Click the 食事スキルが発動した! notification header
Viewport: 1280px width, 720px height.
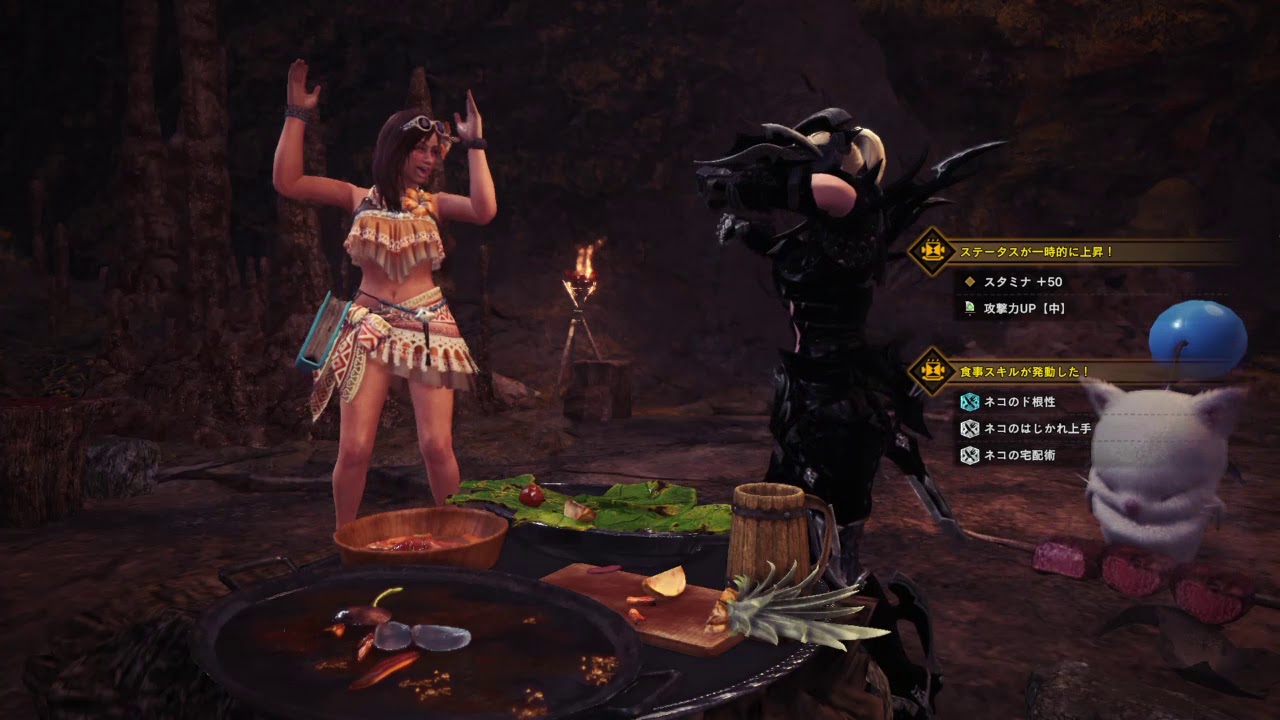(1023, 372)
